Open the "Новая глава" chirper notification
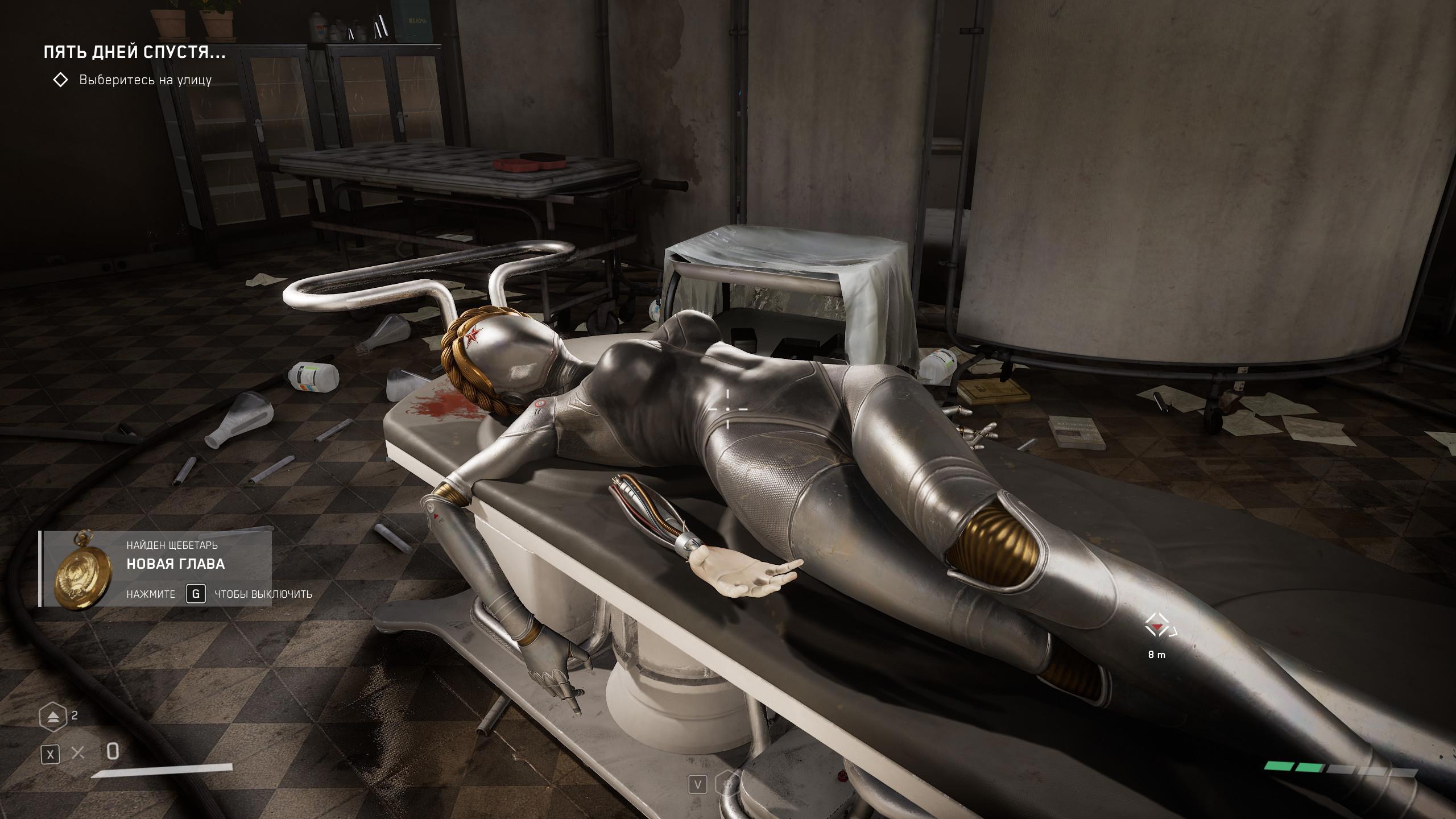 (175, 564)
